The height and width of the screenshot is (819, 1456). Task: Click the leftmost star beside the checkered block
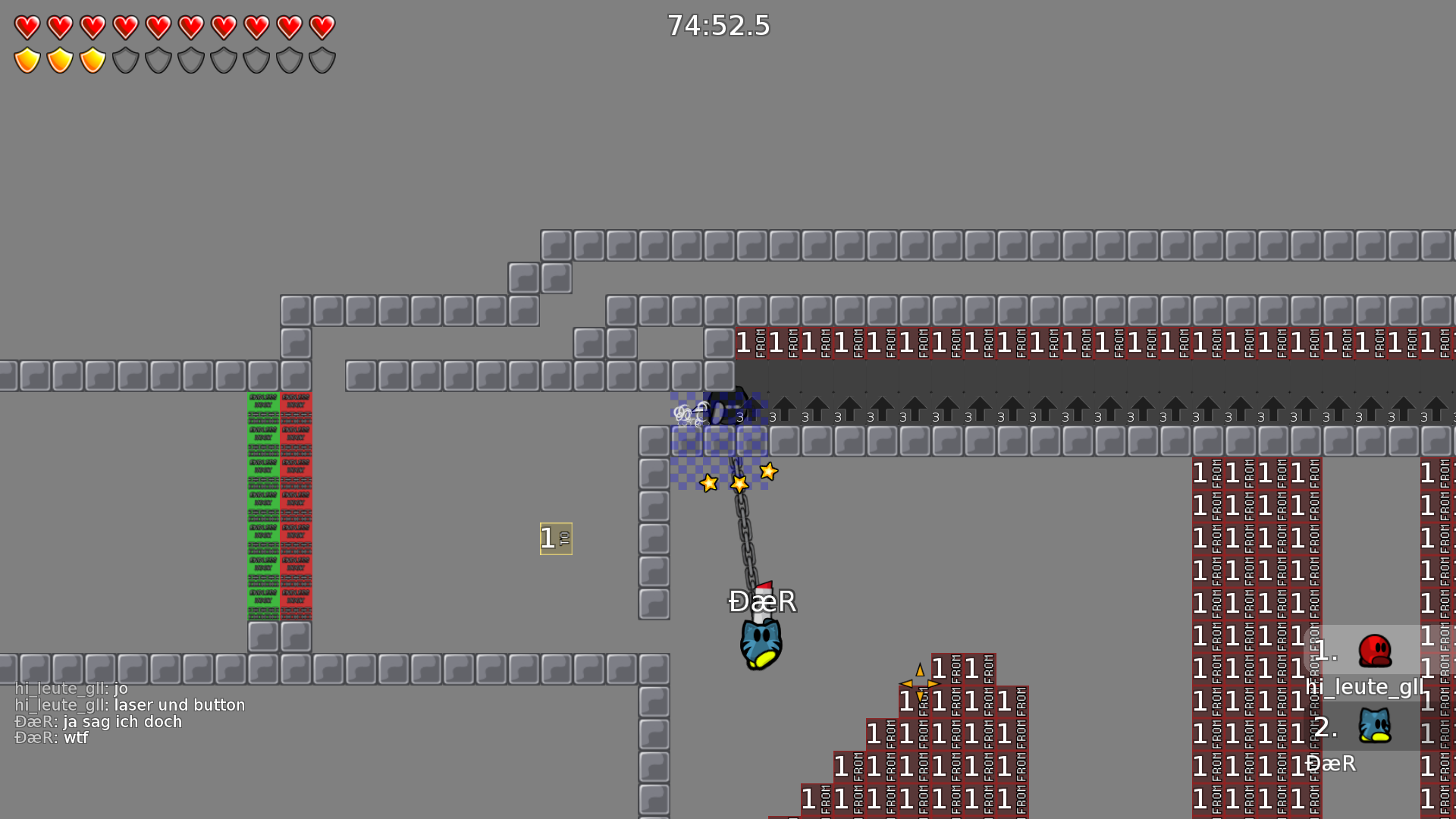pyautogui.click(x=708, y=482)
